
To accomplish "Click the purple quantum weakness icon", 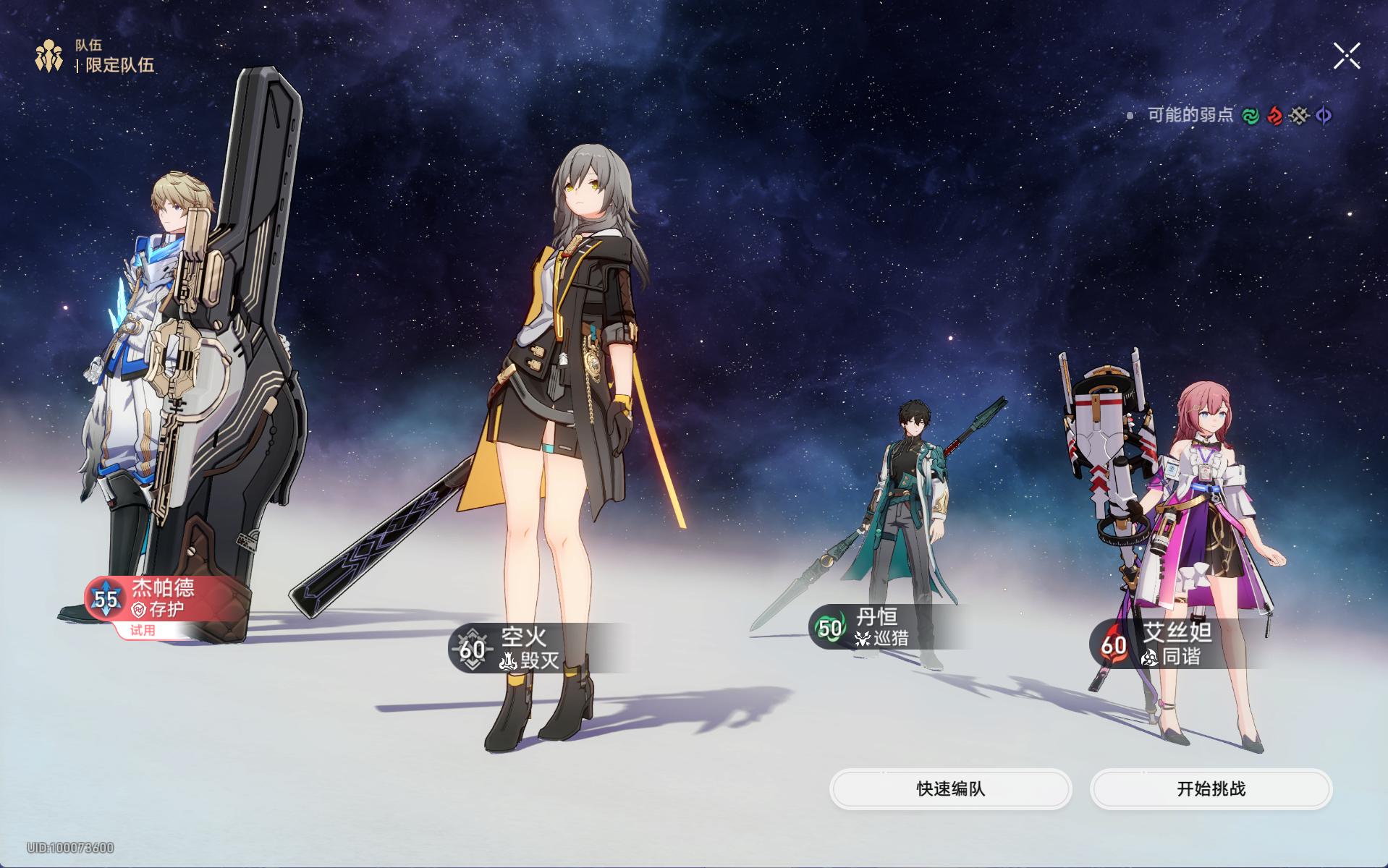I will pos(1324,116).
